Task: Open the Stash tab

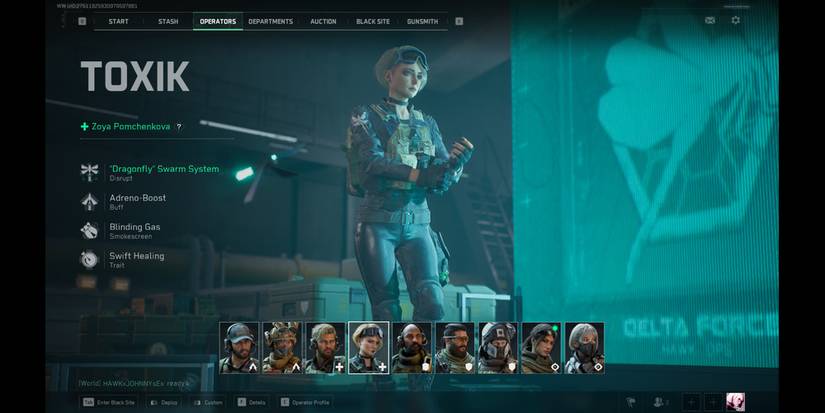Action: [x=168, y=21]
